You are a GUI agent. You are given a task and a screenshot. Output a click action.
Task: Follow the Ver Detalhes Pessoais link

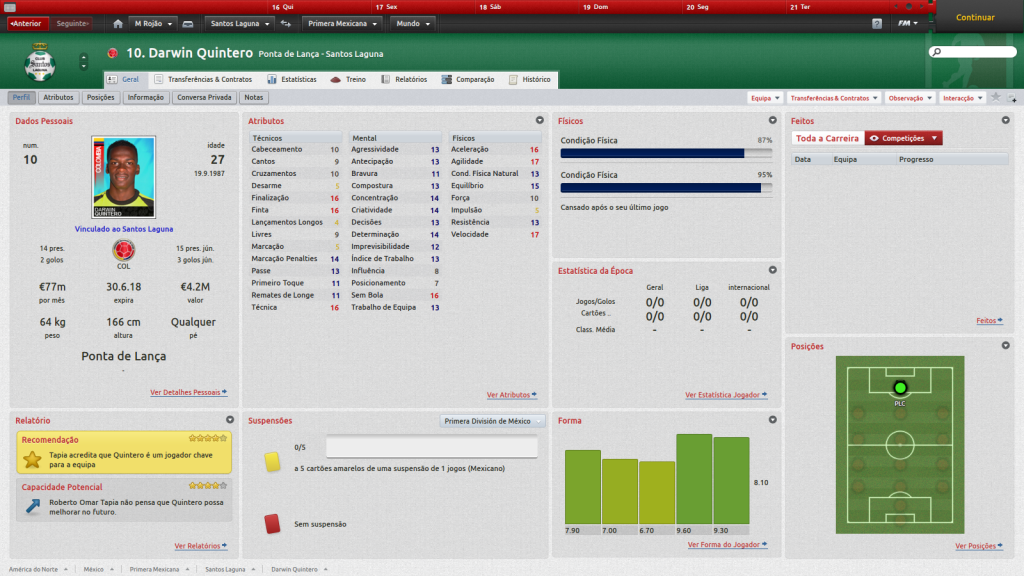click(188, 393)
